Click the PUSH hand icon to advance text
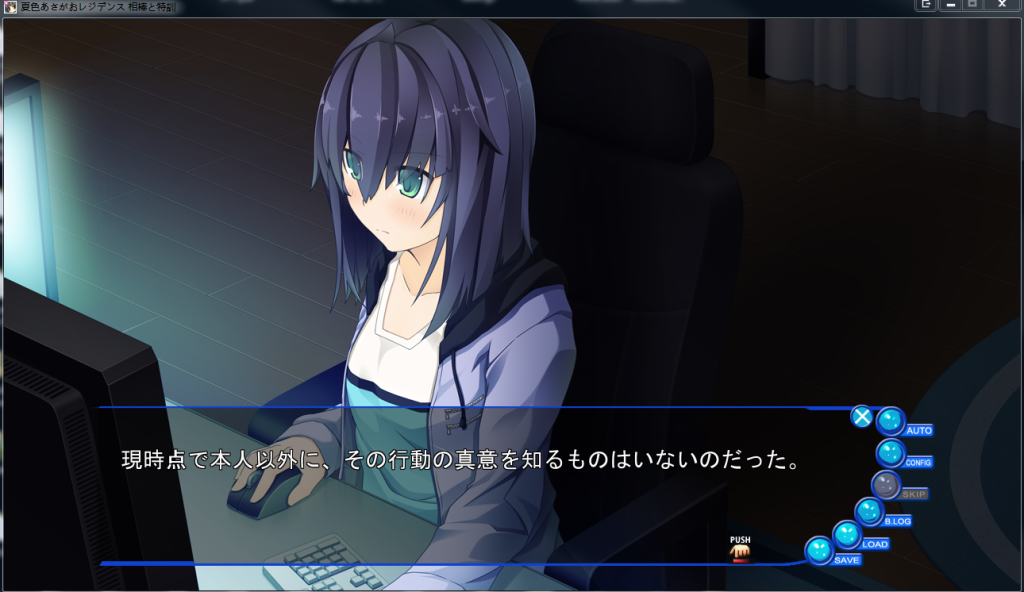Screen dimensions: 1024x592 tap(740, 548)
